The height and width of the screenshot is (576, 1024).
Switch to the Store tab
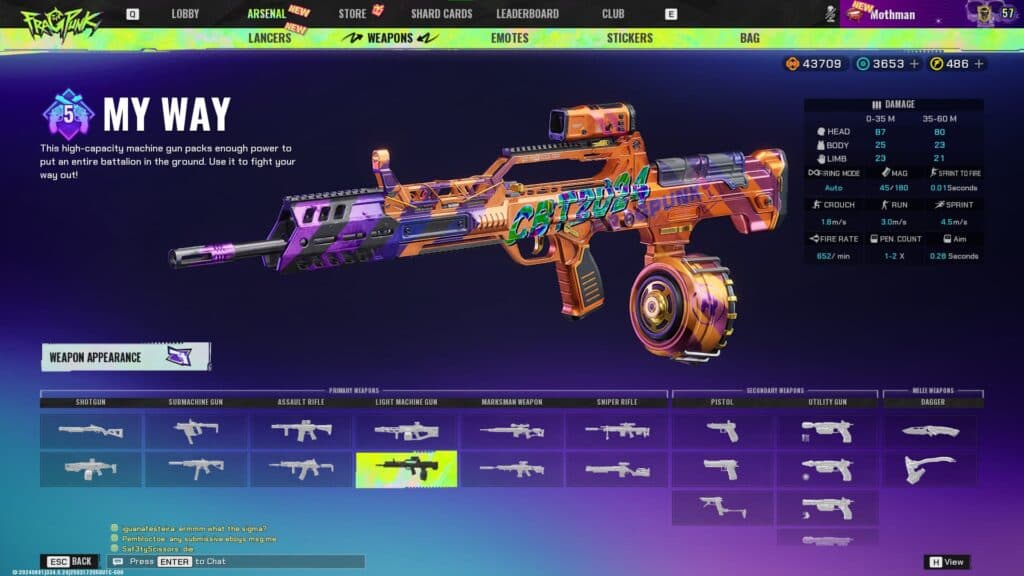click(x=352, y=14)
